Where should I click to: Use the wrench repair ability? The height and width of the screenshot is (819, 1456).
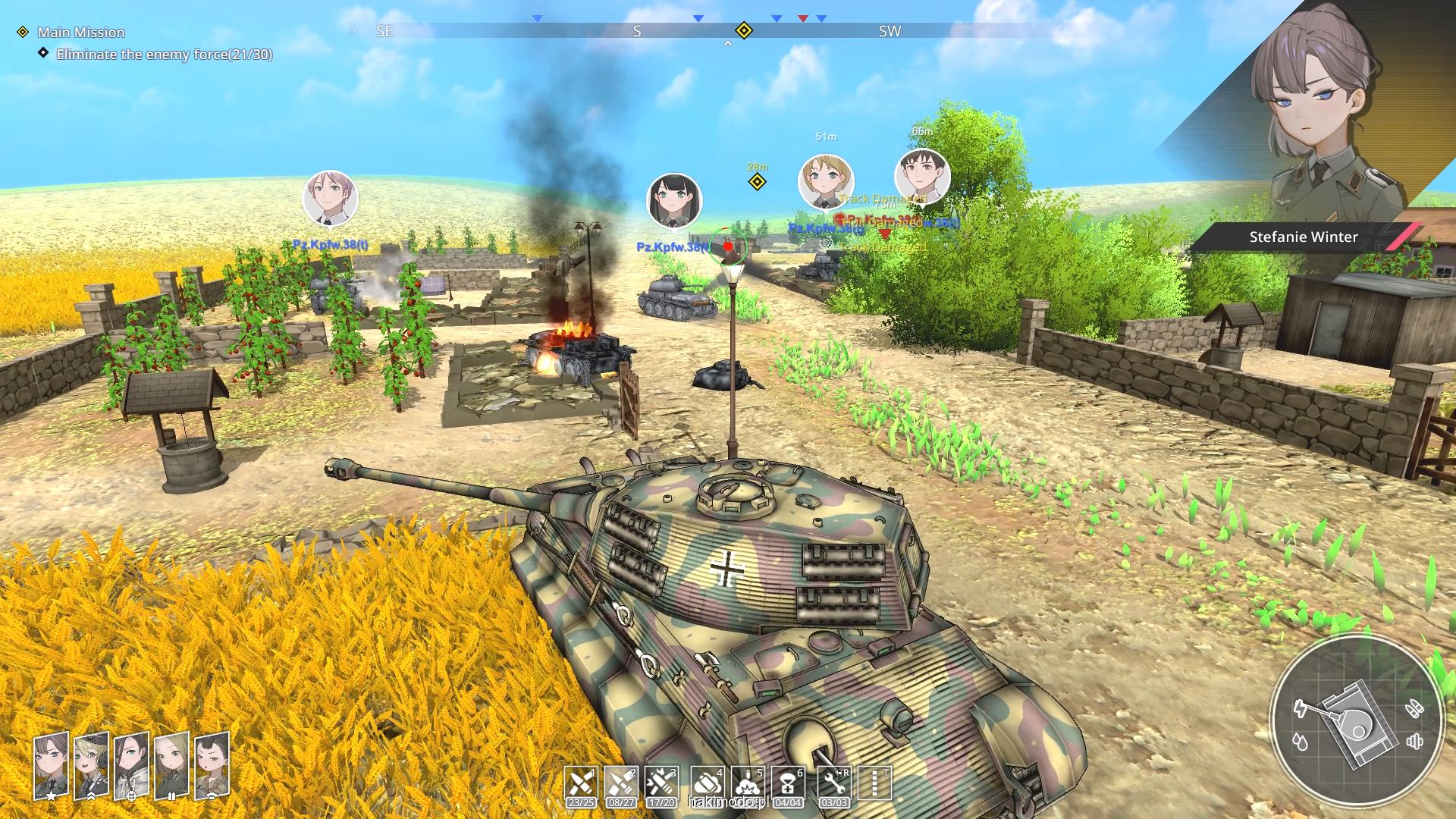[834, 786]
